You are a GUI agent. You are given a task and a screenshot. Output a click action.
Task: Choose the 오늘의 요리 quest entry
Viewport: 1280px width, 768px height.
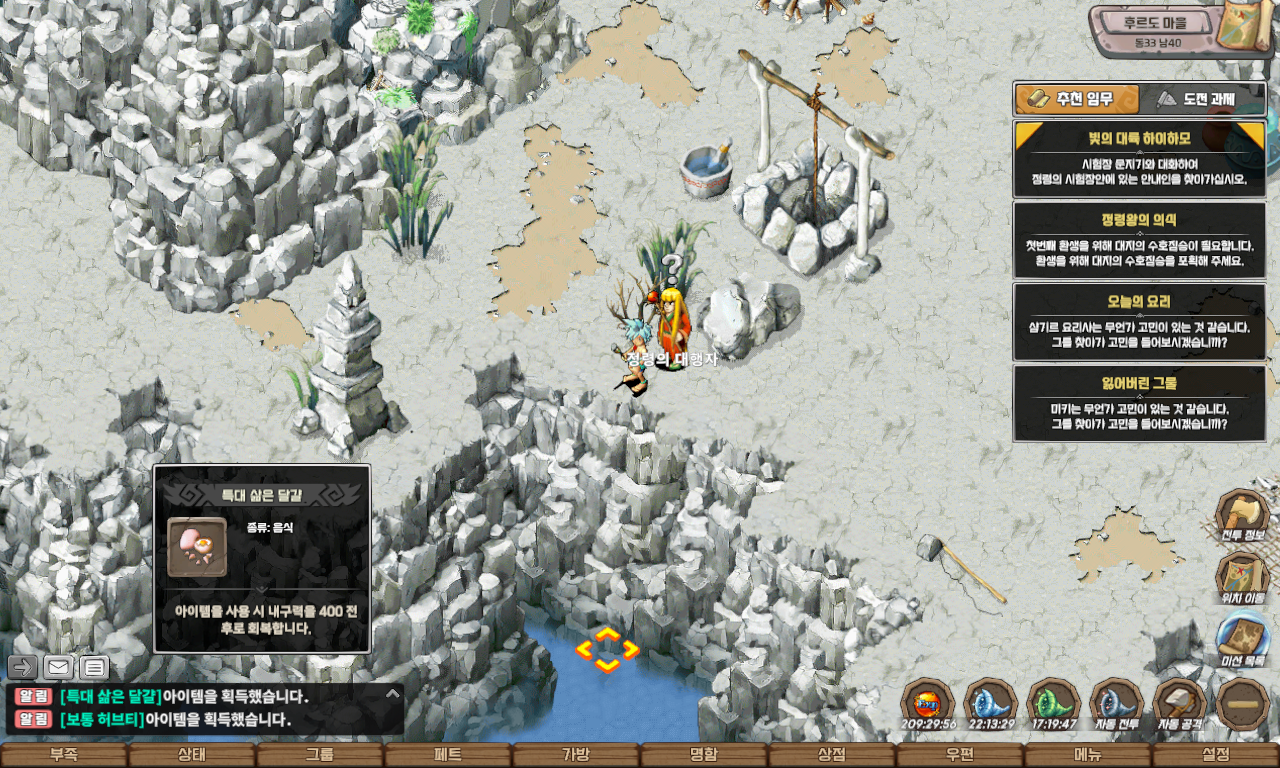tap(1139, 321)
